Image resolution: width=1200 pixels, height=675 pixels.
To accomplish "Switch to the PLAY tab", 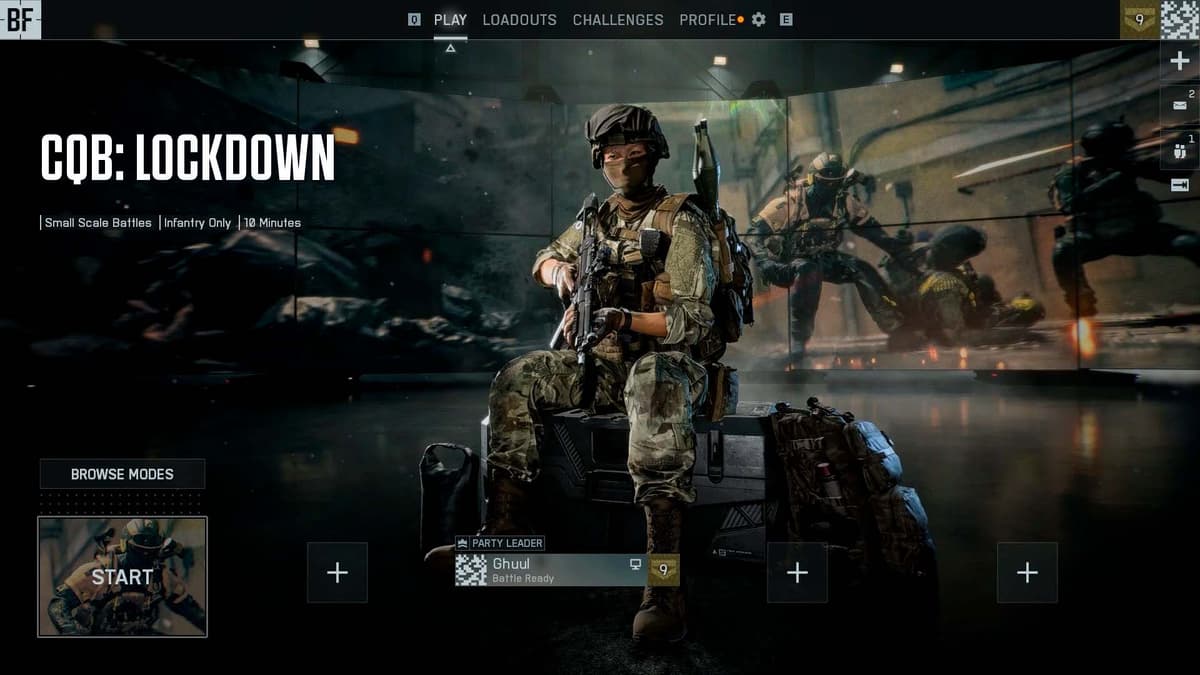I will tap(450, 20).
